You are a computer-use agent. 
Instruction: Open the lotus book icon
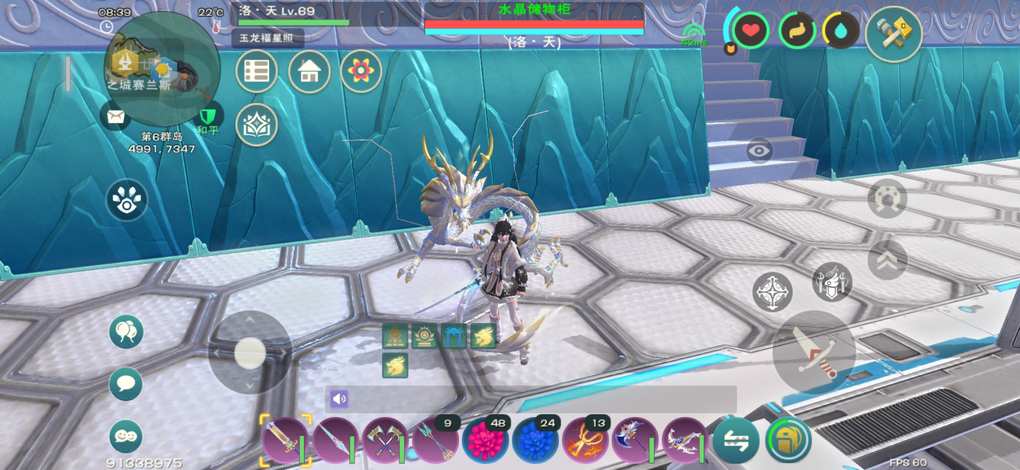[257, 124]
